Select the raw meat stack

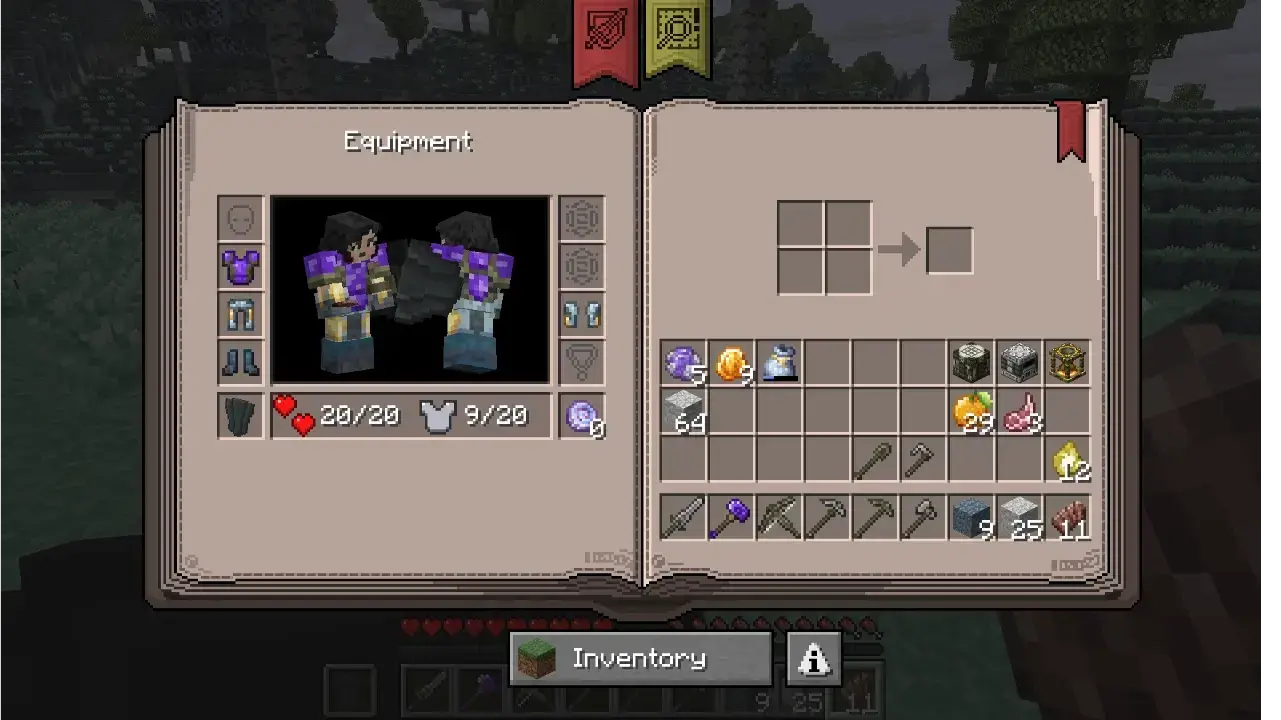click(1020, 411)
